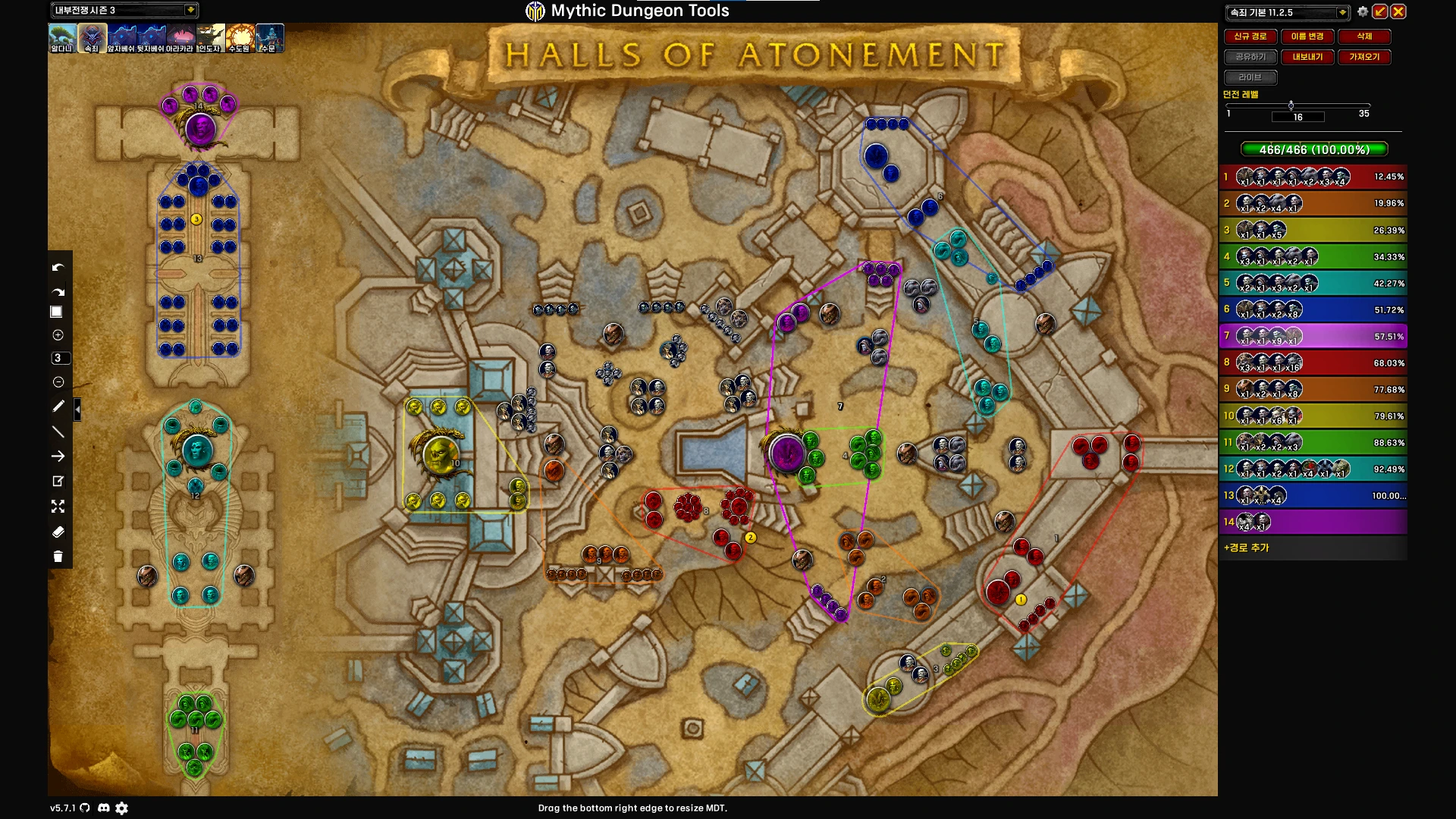Click the trash can delete-drawings tool
Viewport: 1456px width, 819px height.
coord(58,557)
